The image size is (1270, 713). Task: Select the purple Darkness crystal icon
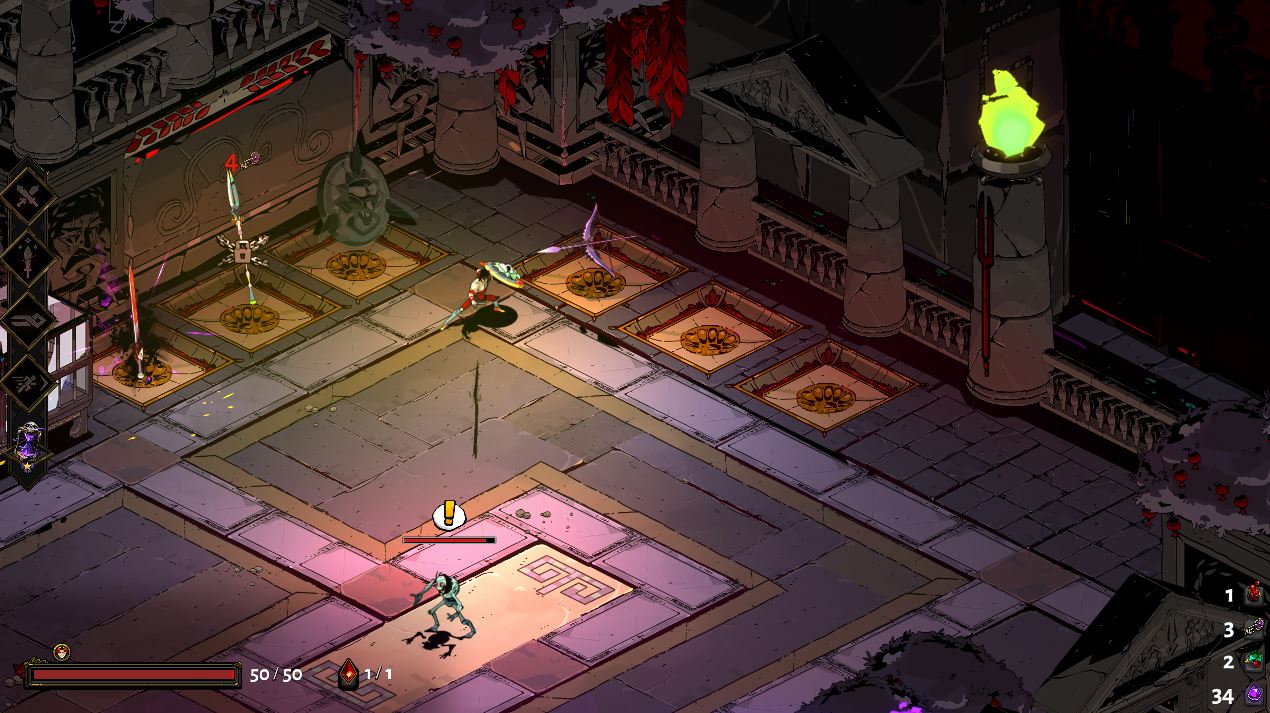(1254, 694)
